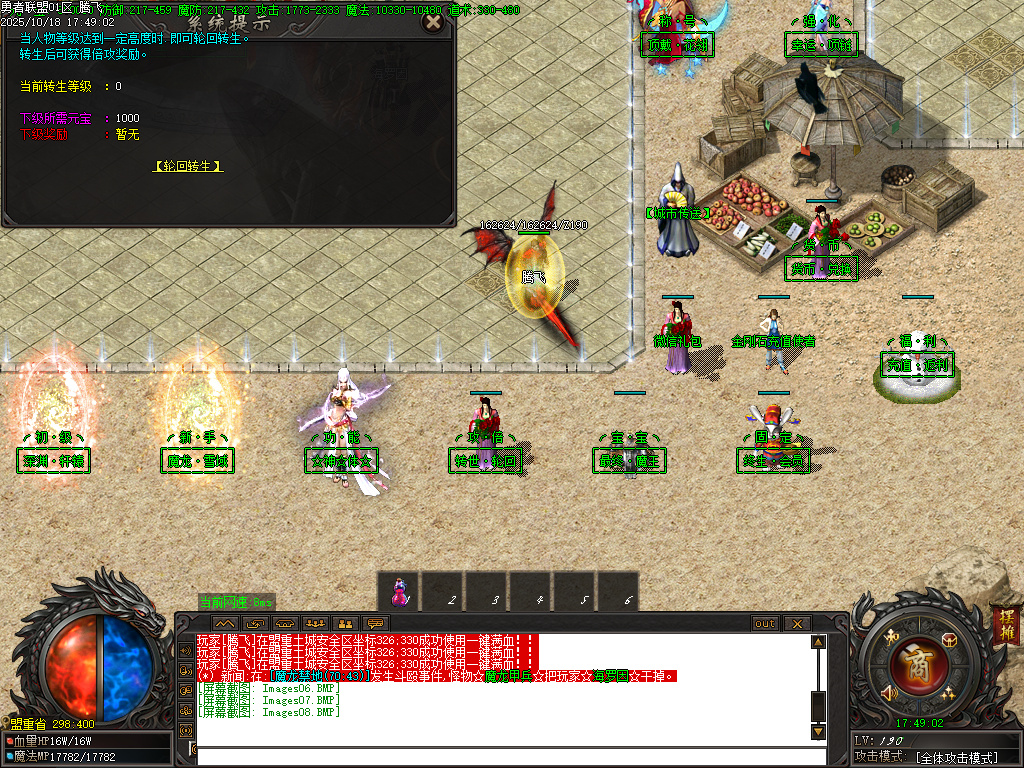This screenshot has width=1024, height=768.
Task: Click the mountain-shaped first chat toolbar button
Action: pos(226,623)
